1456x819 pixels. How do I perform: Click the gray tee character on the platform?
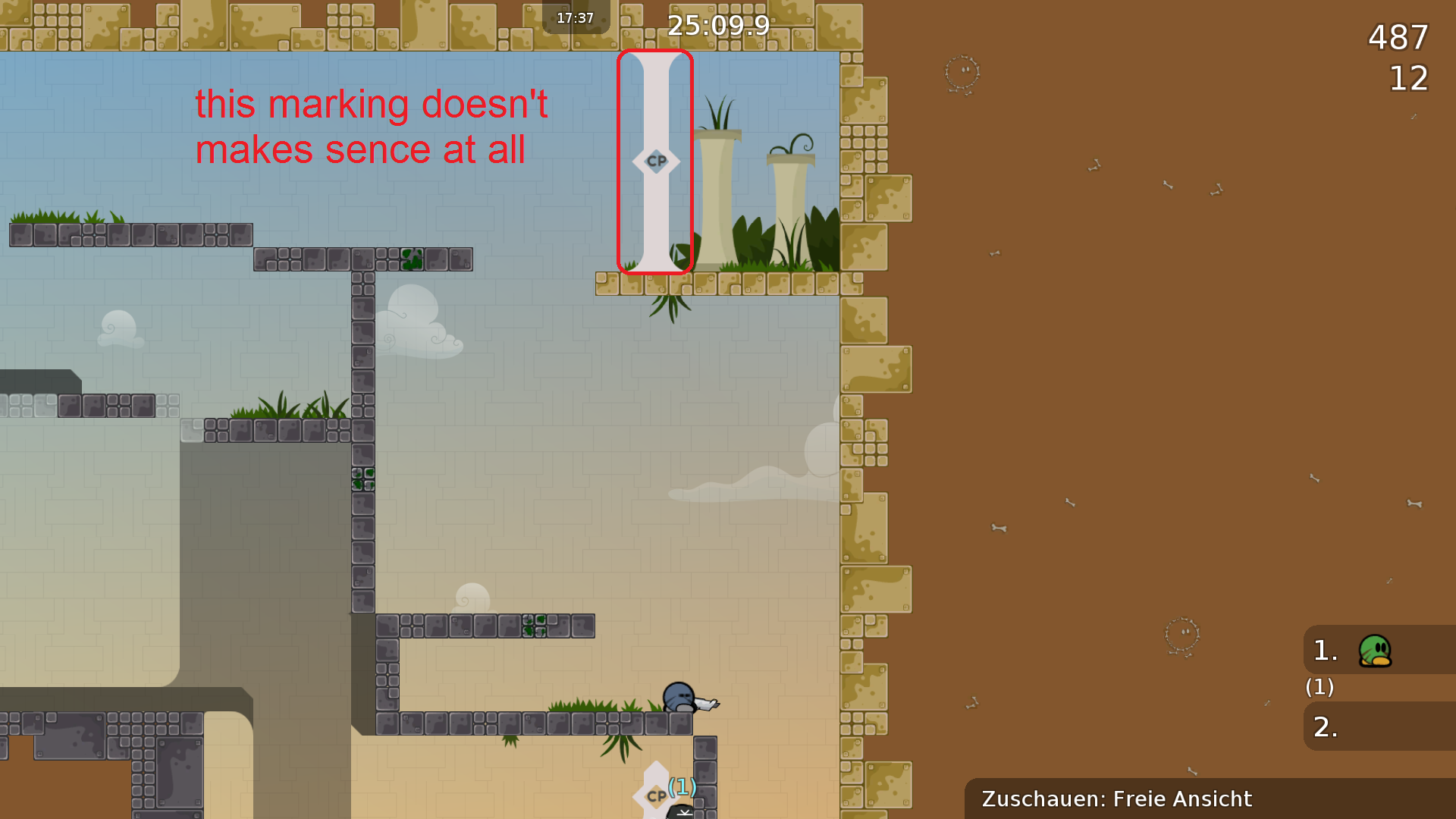coord(680,695)
